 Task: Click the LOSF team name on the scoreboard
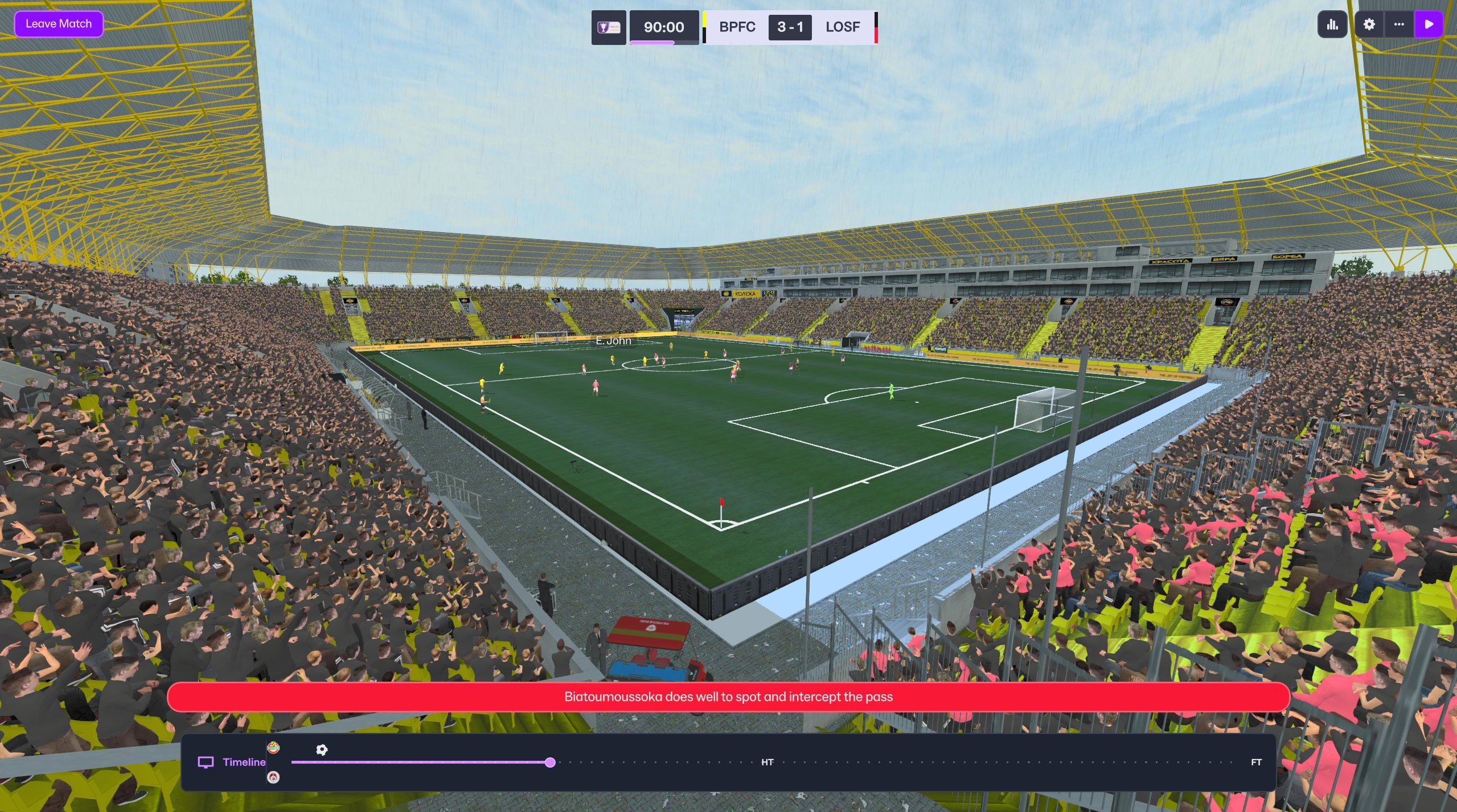(843, 27)
